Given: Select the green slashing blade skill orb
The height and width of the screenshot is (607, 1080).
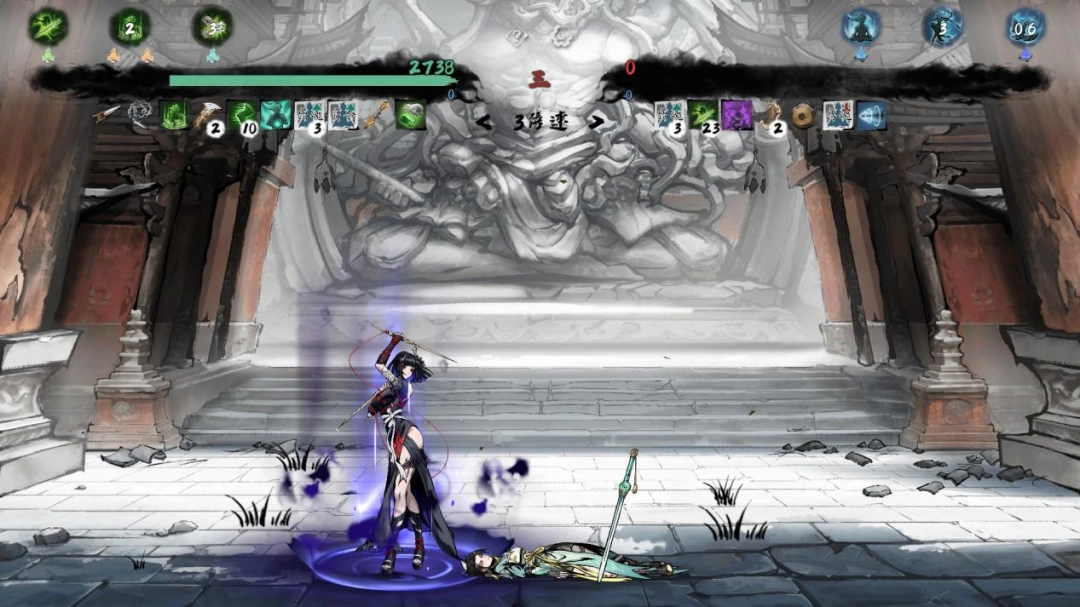Looking at the screenshot, I should [48, 27].
